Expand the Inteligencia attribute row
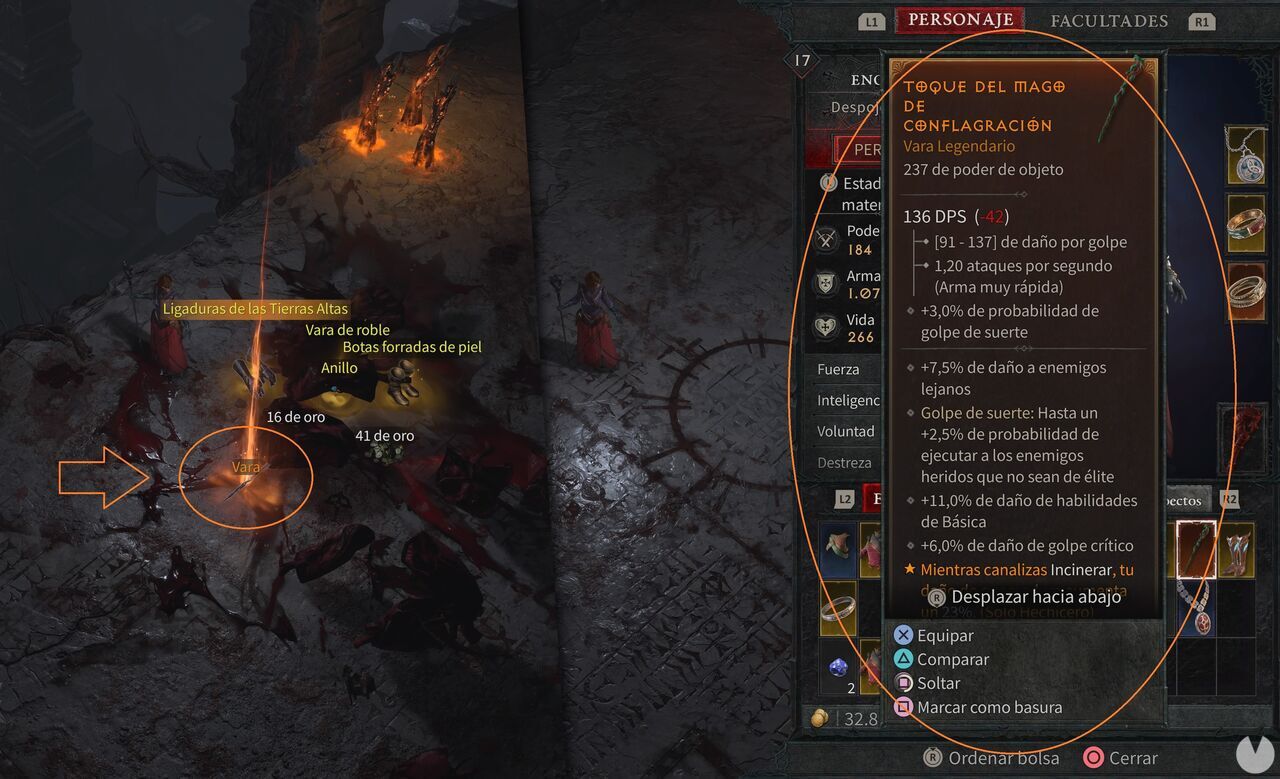 845,400
